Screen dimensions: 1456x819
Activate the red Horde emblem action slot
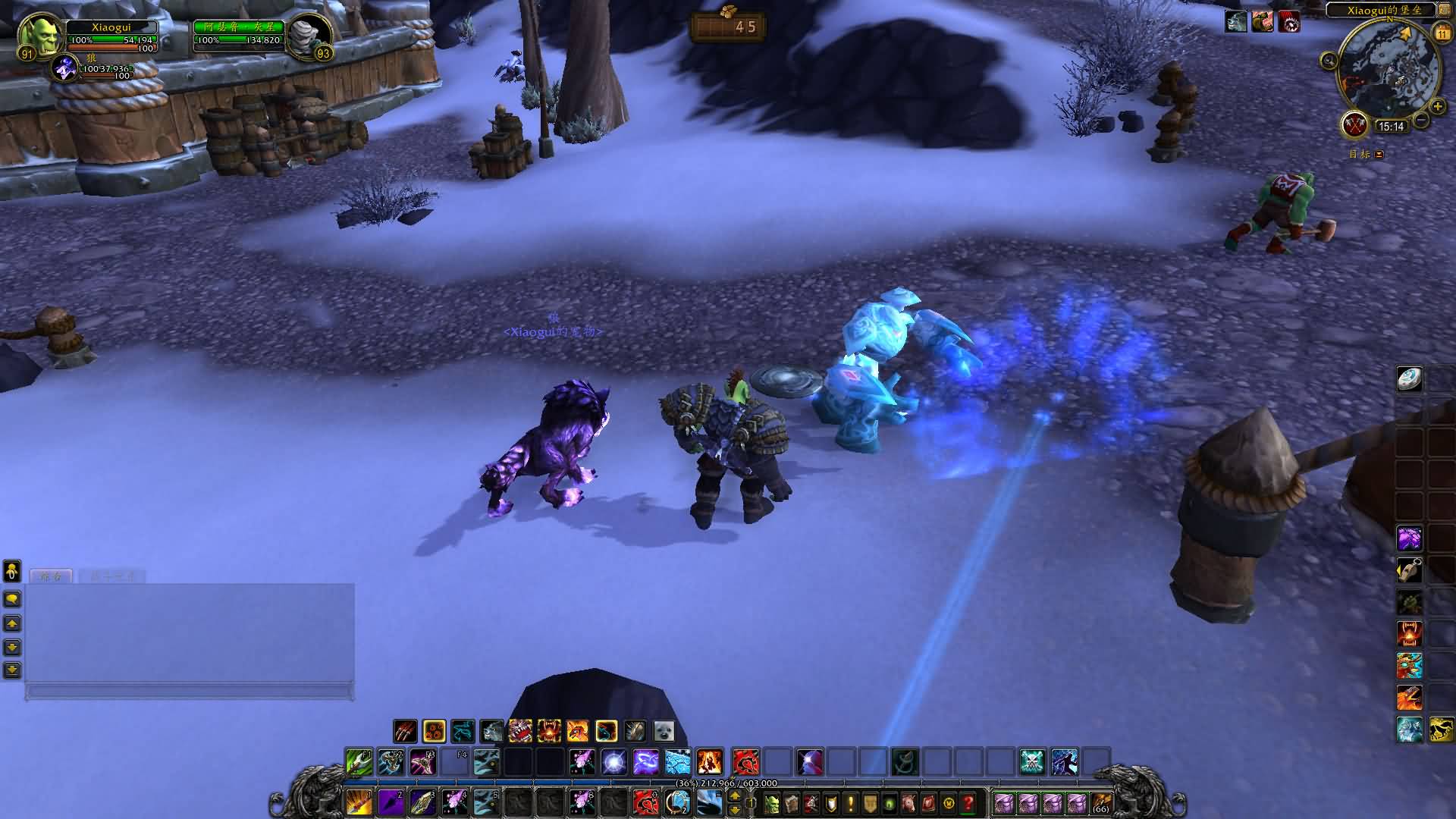(x=746, y=761)
